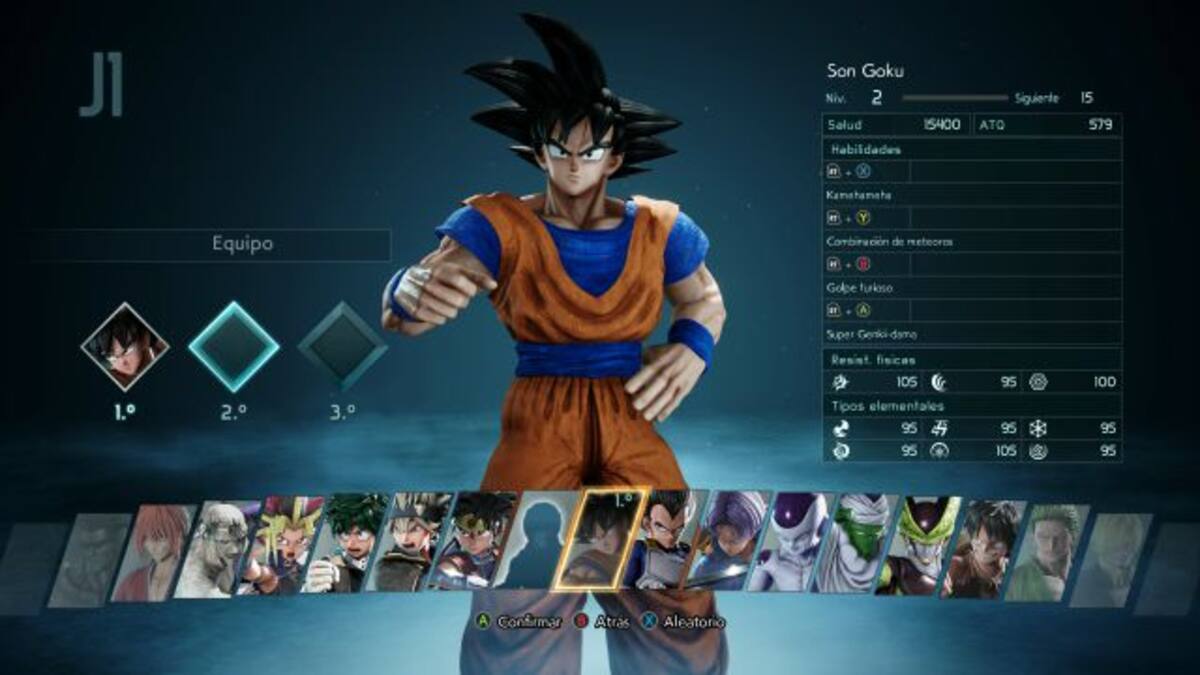Viewport: 1200px width, 675px height.
Task: Pick Luffy's portrait in the roster
Action: [980, 546]
